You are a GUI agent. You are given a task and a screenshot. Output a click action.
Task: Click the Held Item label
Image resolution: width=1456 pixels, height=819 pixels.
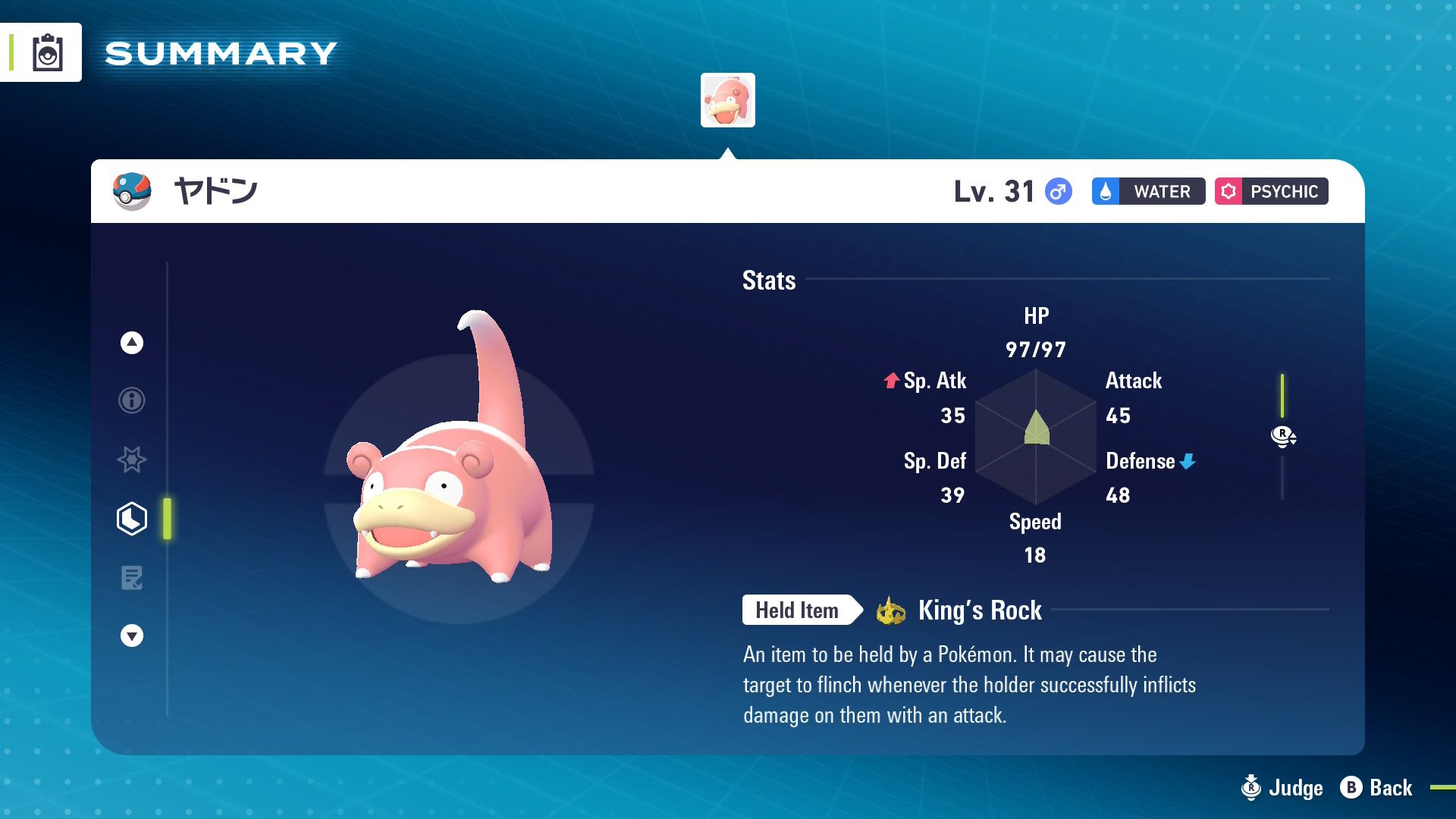coord(798,610)
